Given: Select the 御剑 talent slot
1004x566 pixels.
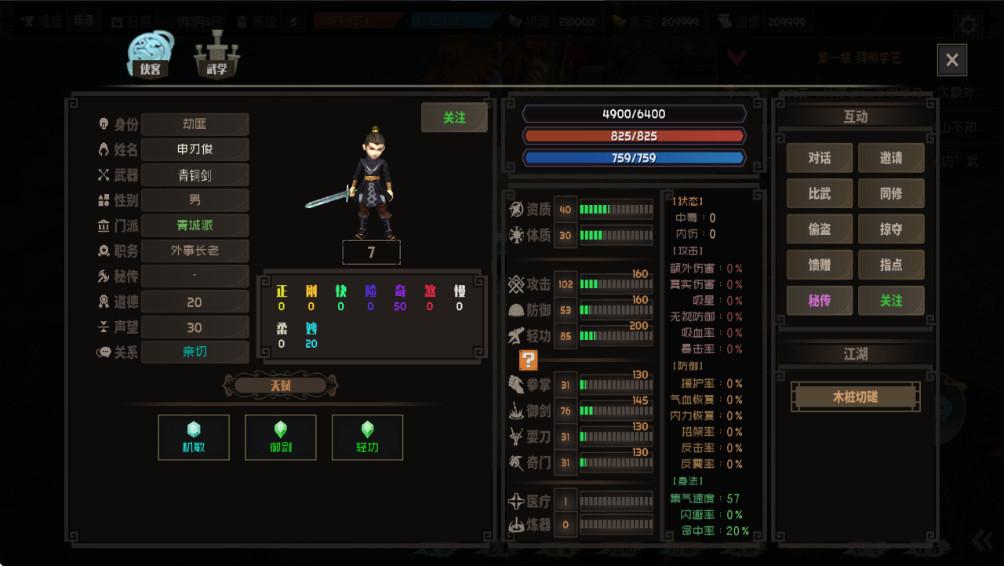Looking at the screenshot, I should point(280,437).
